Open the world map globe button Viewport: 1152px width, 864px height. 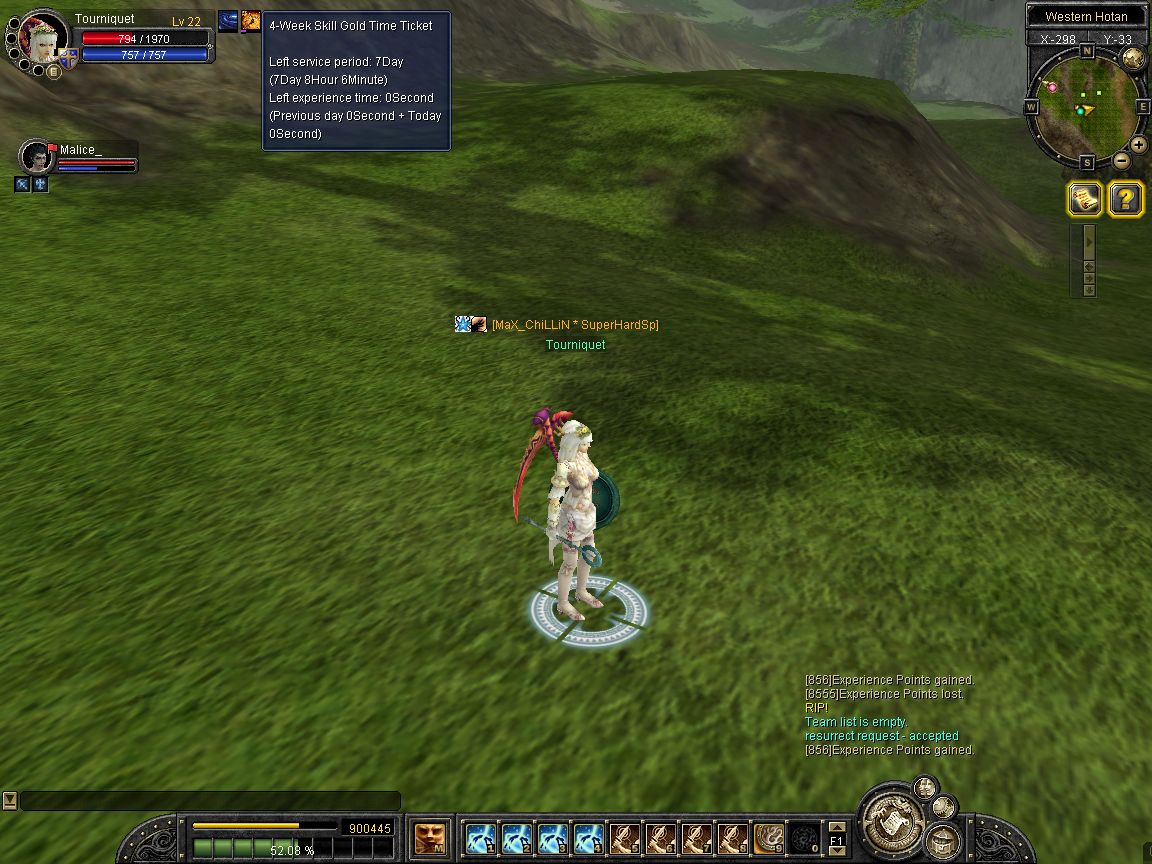(x=1133, y=57)
